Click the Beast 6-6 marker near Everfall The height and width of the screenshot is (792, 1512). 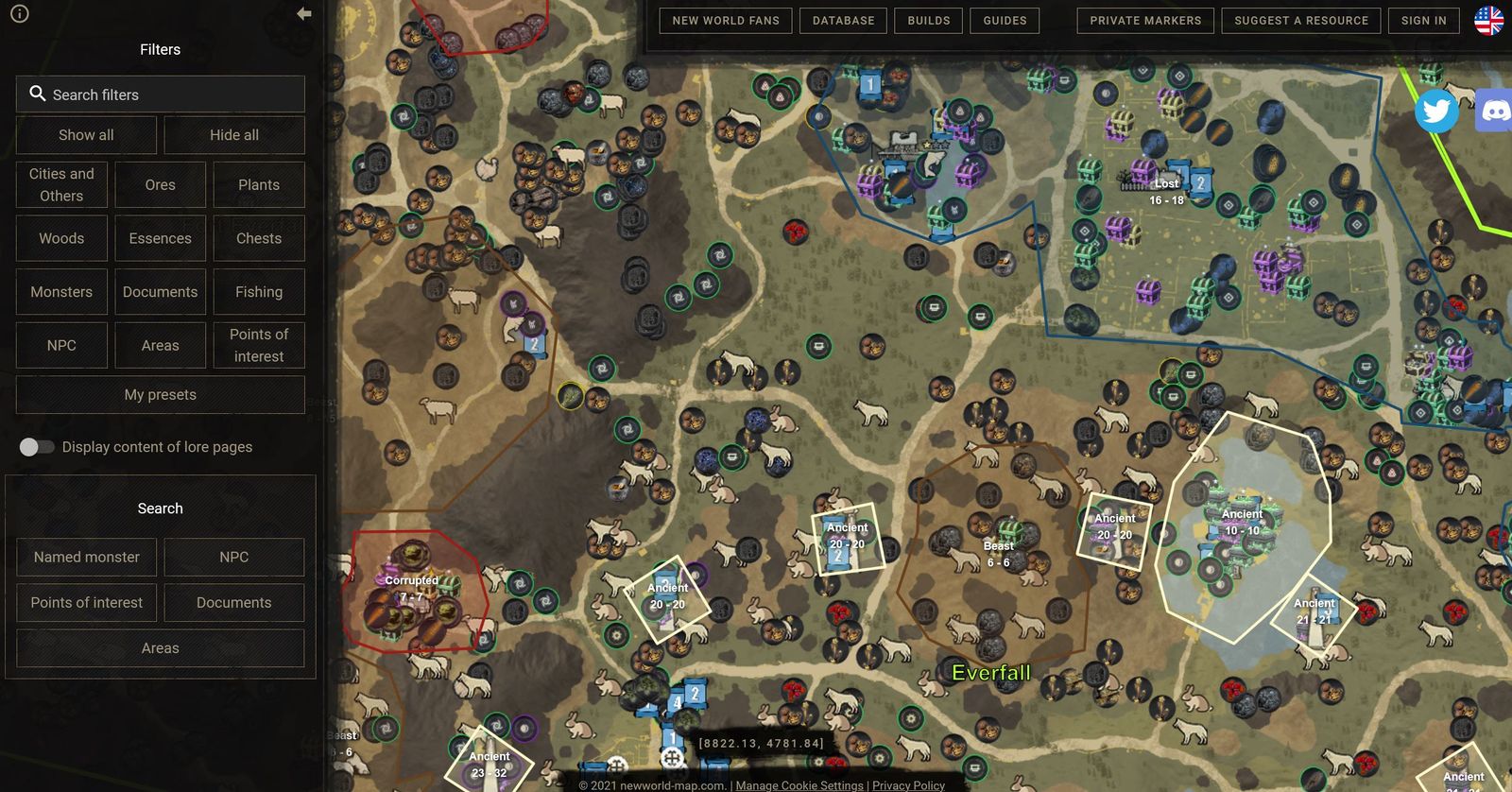click(997, 552)
